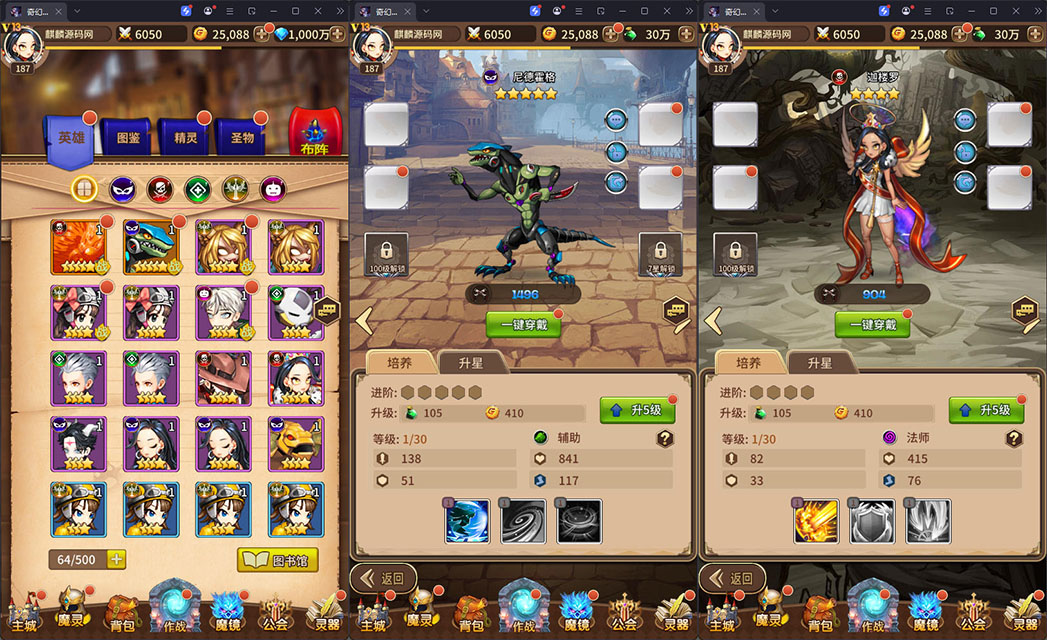View the blue water vortex skill
Screen dimensions: 1047x640
click(x=467, y=521)
